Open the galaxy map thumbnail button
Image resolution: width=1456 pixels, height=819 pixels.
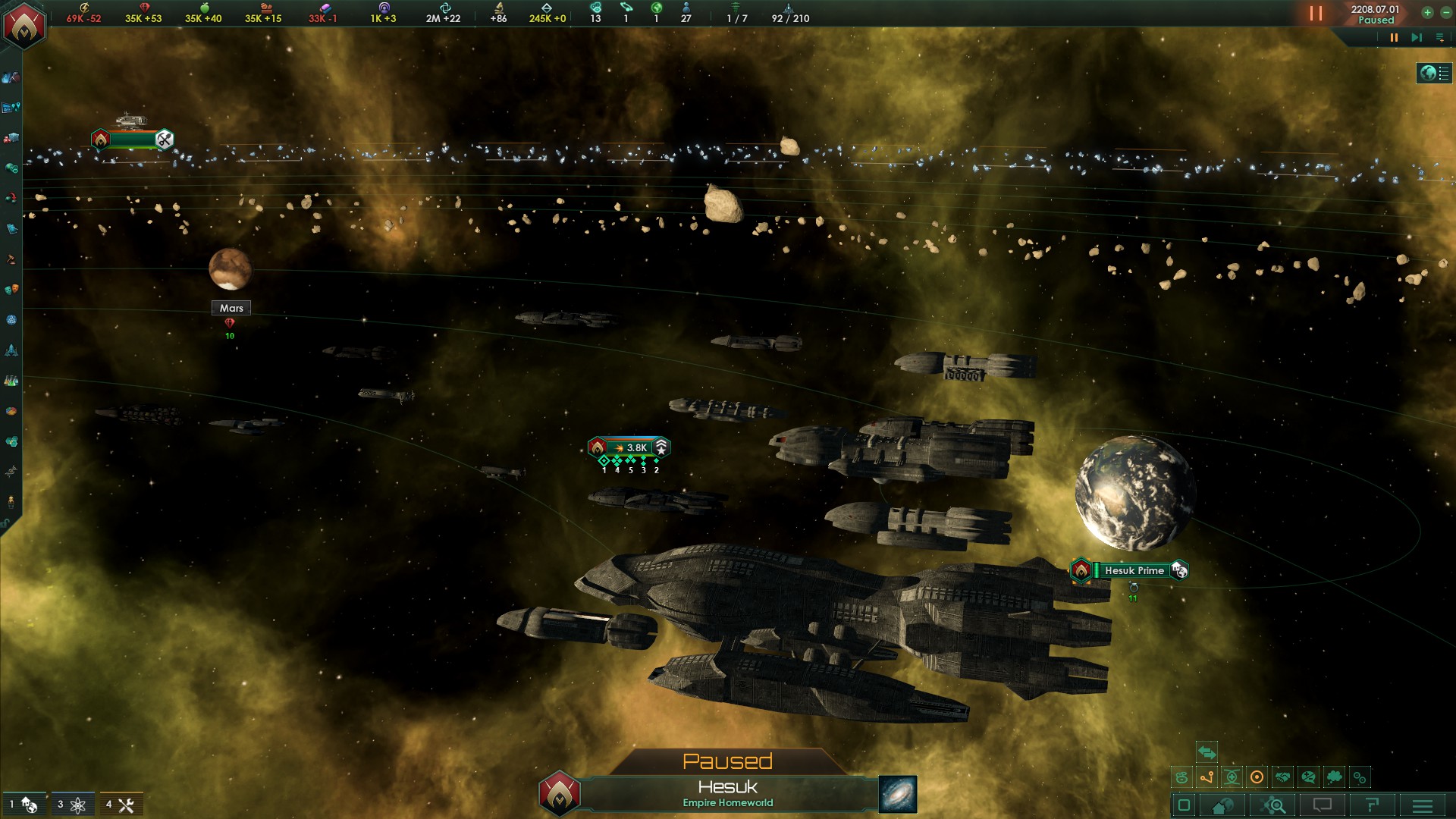898,794
